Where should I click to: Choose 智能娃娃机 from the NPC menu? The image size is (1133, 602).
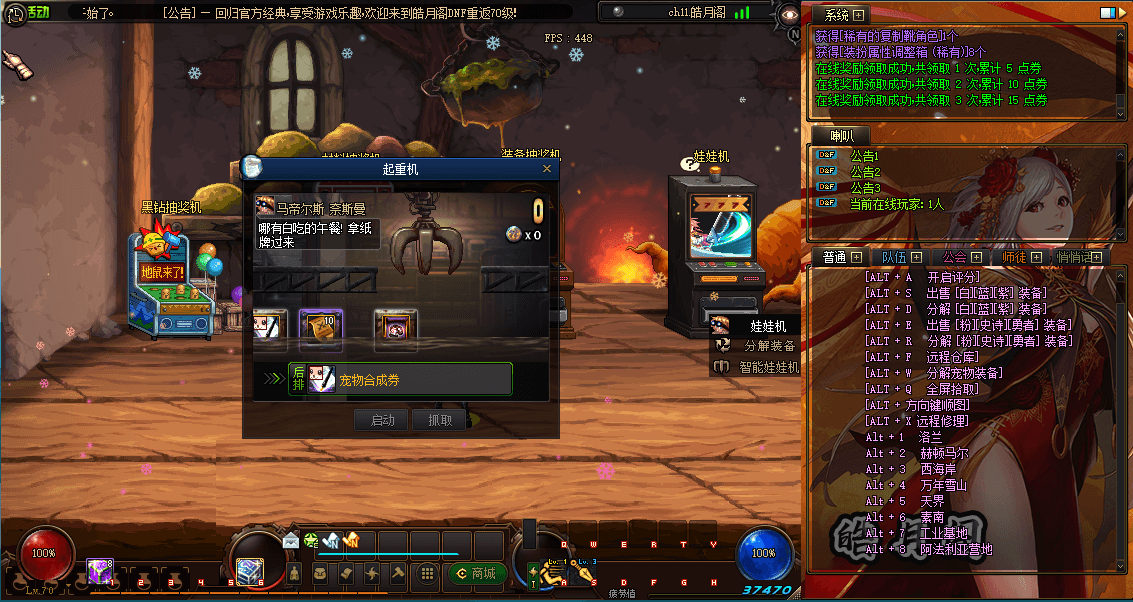coord(769,367)
